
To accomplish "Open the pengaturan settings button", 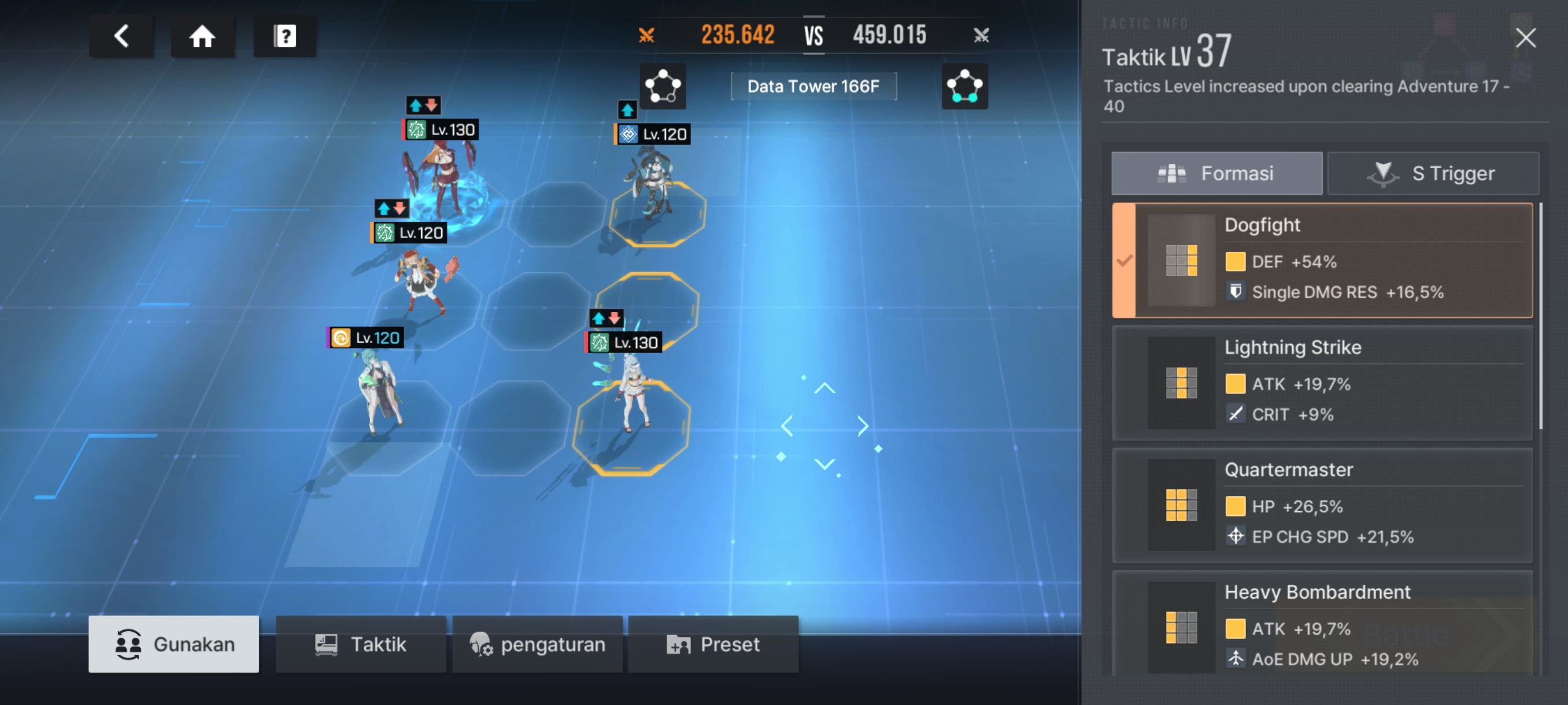I will 537,644.
